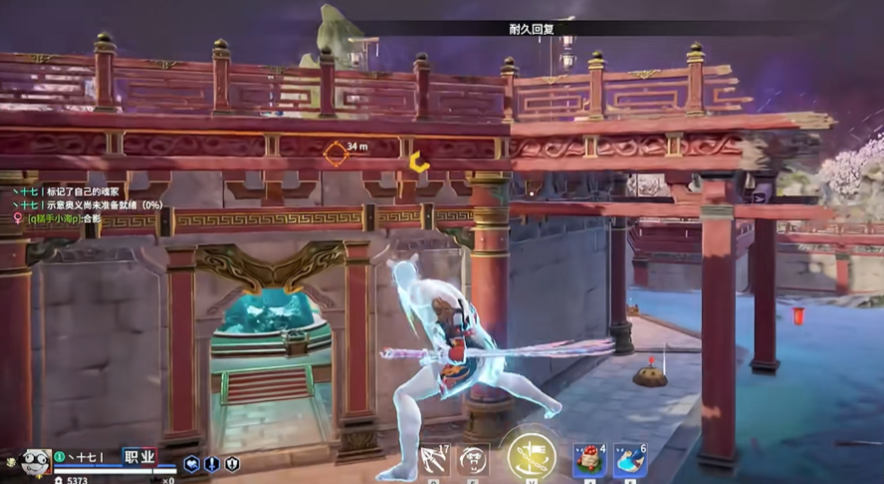Select the blue armor repair powder item
Viewport: 884px width, 484px height.
[630, 461]
